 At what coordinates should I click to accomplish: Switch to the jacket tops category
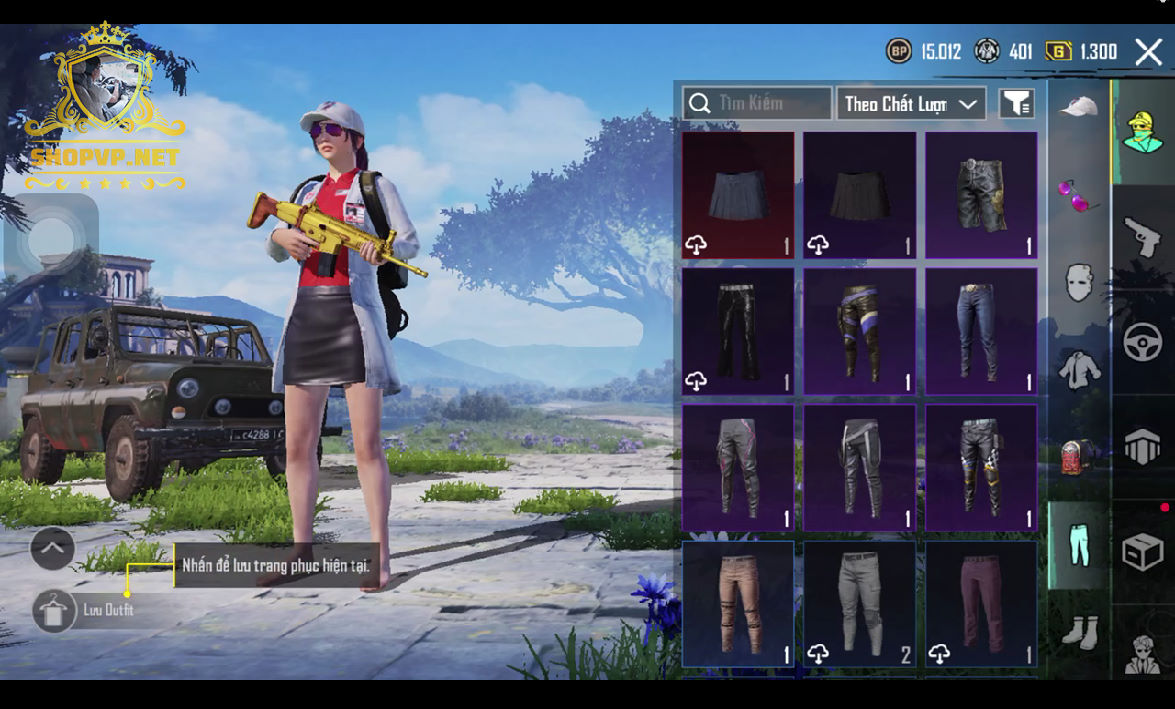[1079, 370]
